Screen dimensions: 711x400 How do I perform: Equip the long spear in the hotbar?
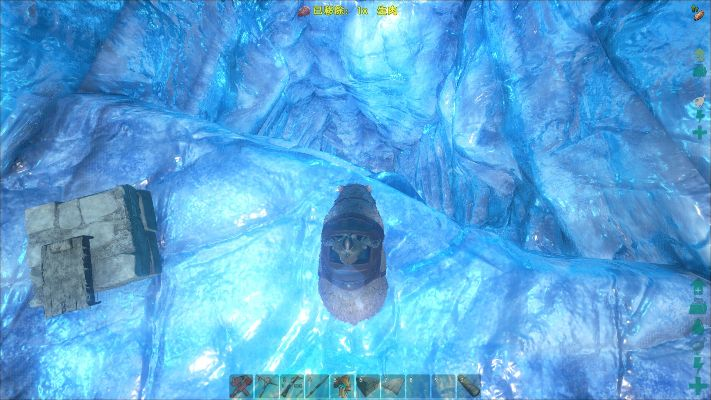tap(316, 387)
